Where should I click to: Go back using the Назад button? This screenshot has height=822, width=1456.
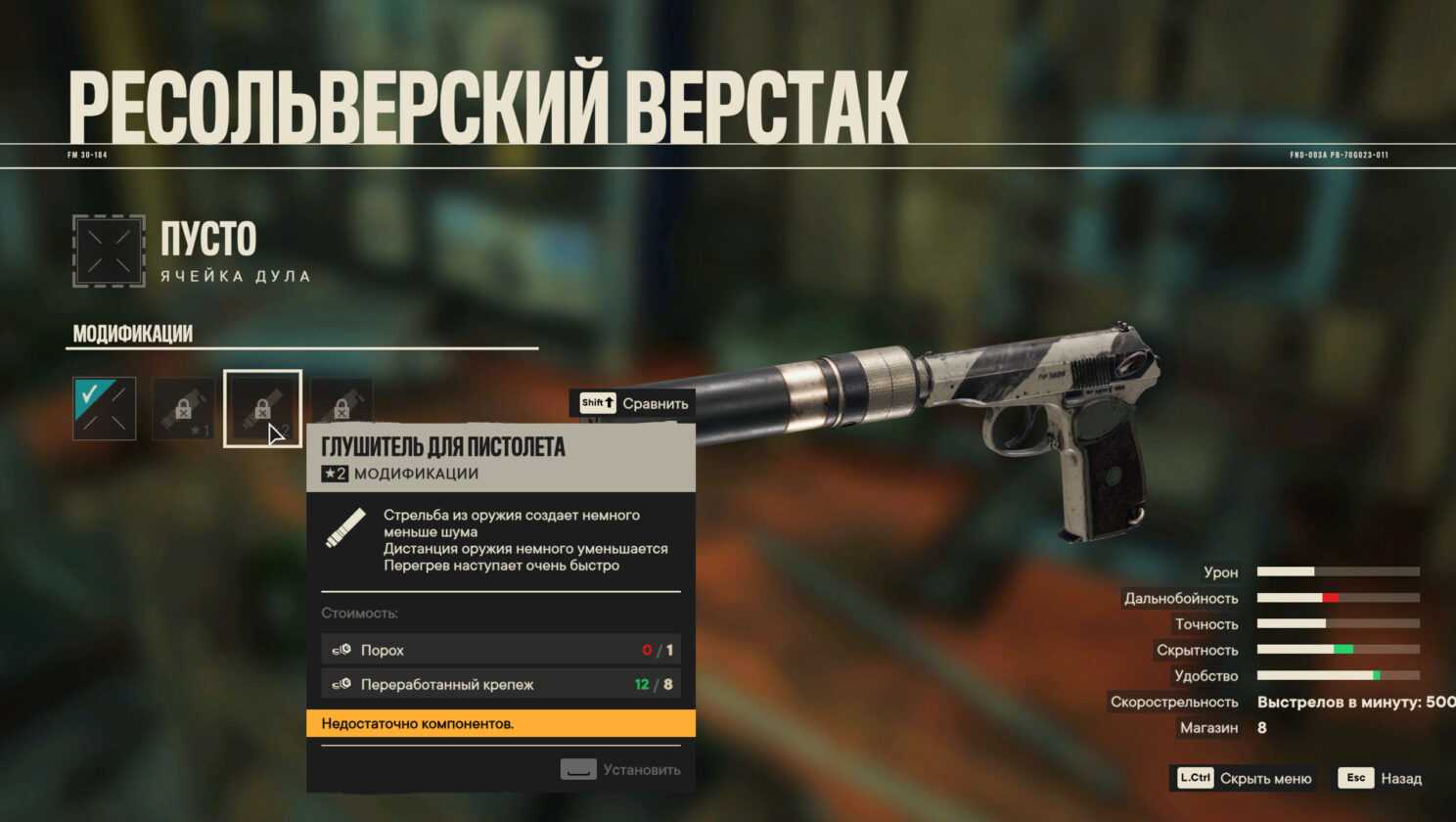1381,778
